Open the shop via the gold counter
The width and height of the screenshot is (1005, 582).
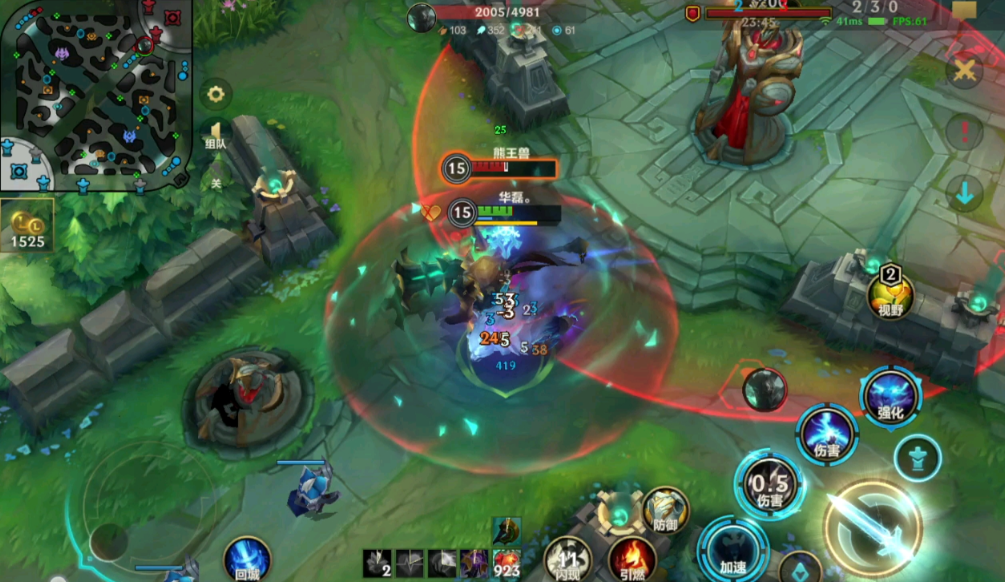point(28,227)
